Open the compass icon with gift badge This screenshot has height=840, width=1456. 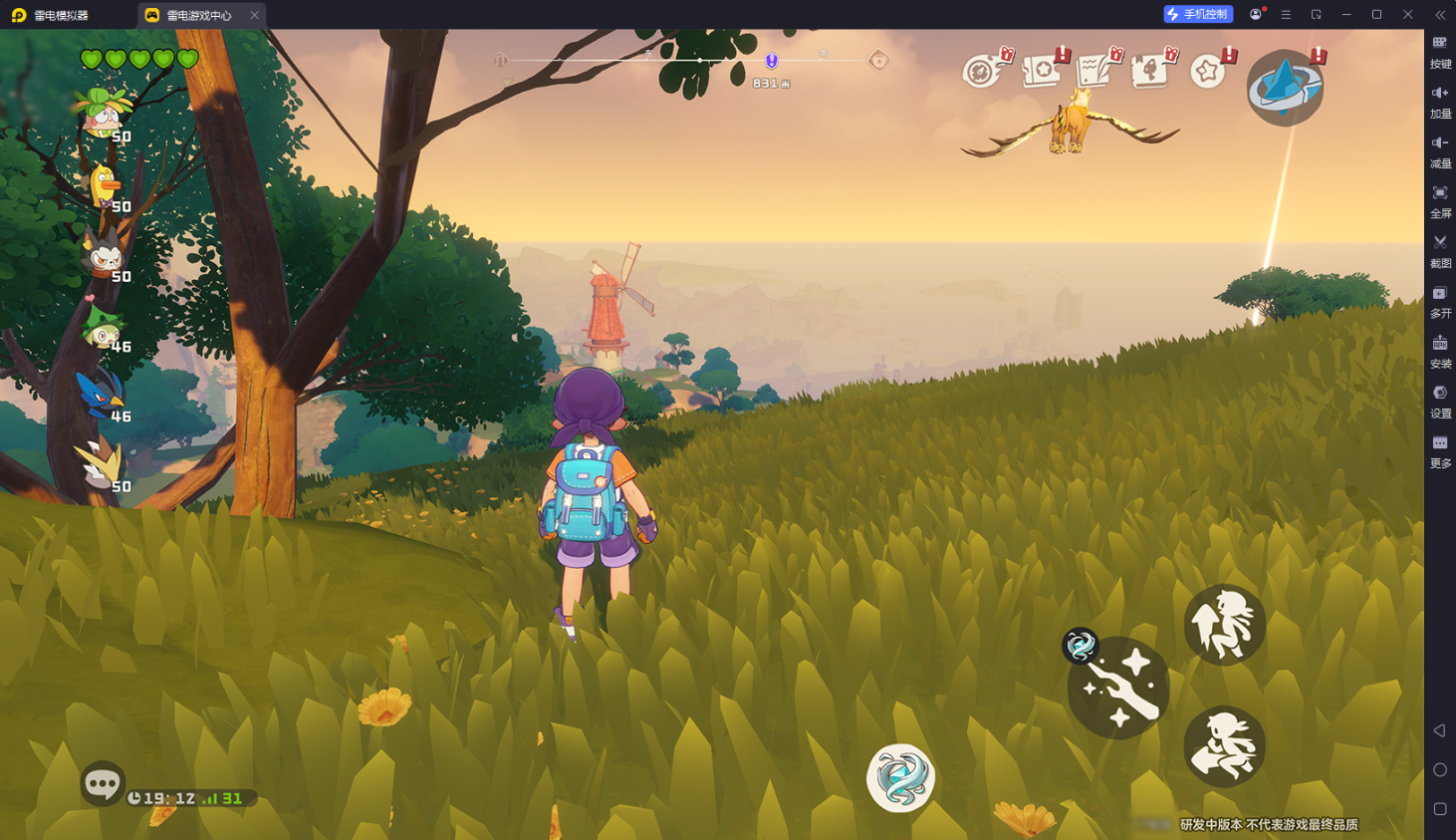pos(983,71)
